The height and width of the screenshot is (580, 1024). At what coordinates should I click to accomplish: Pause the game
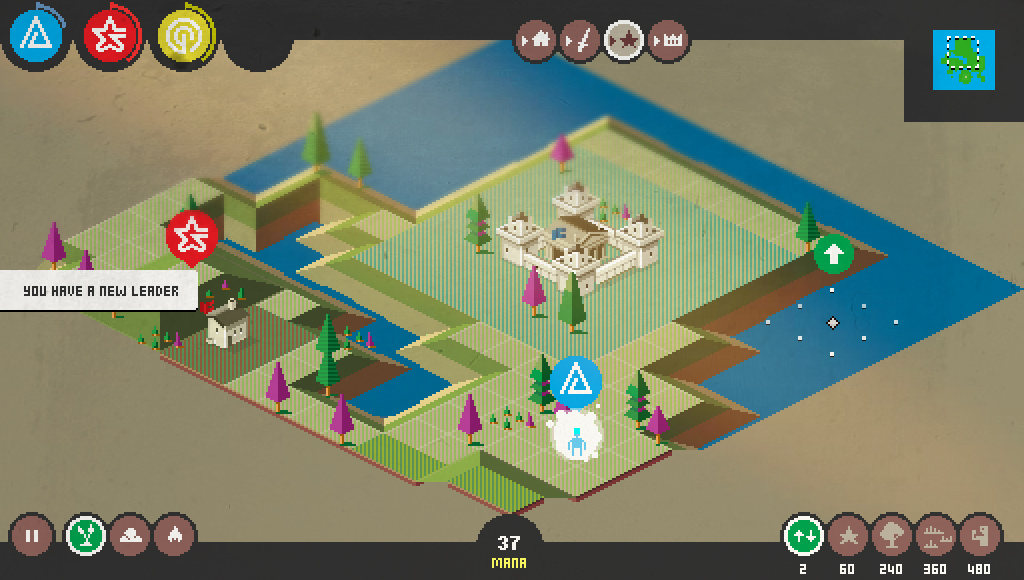(x=32, y=536)
